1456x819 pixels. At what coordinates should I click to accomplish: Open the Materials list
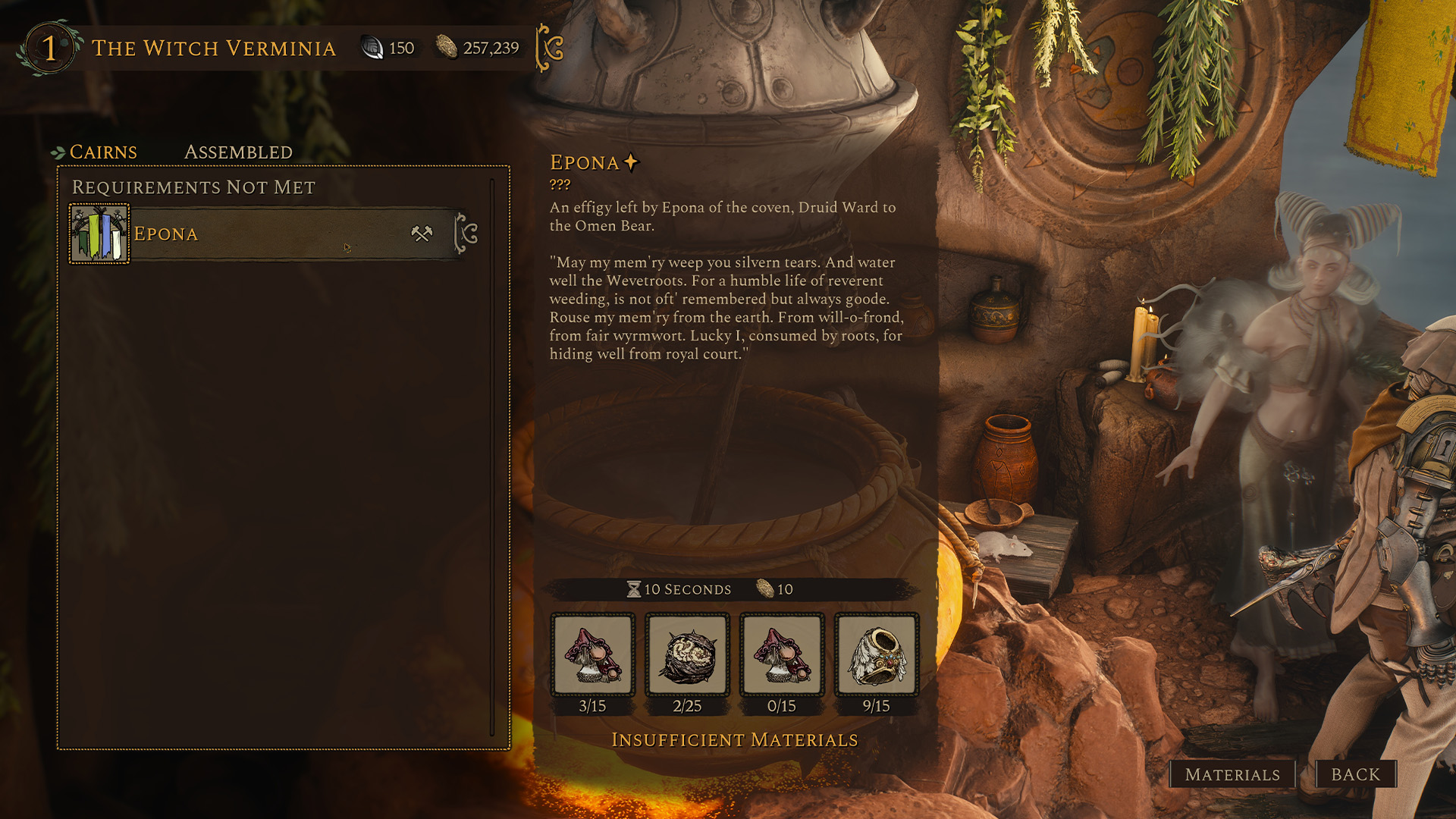pyautogui.click(x=1232, y=774)
